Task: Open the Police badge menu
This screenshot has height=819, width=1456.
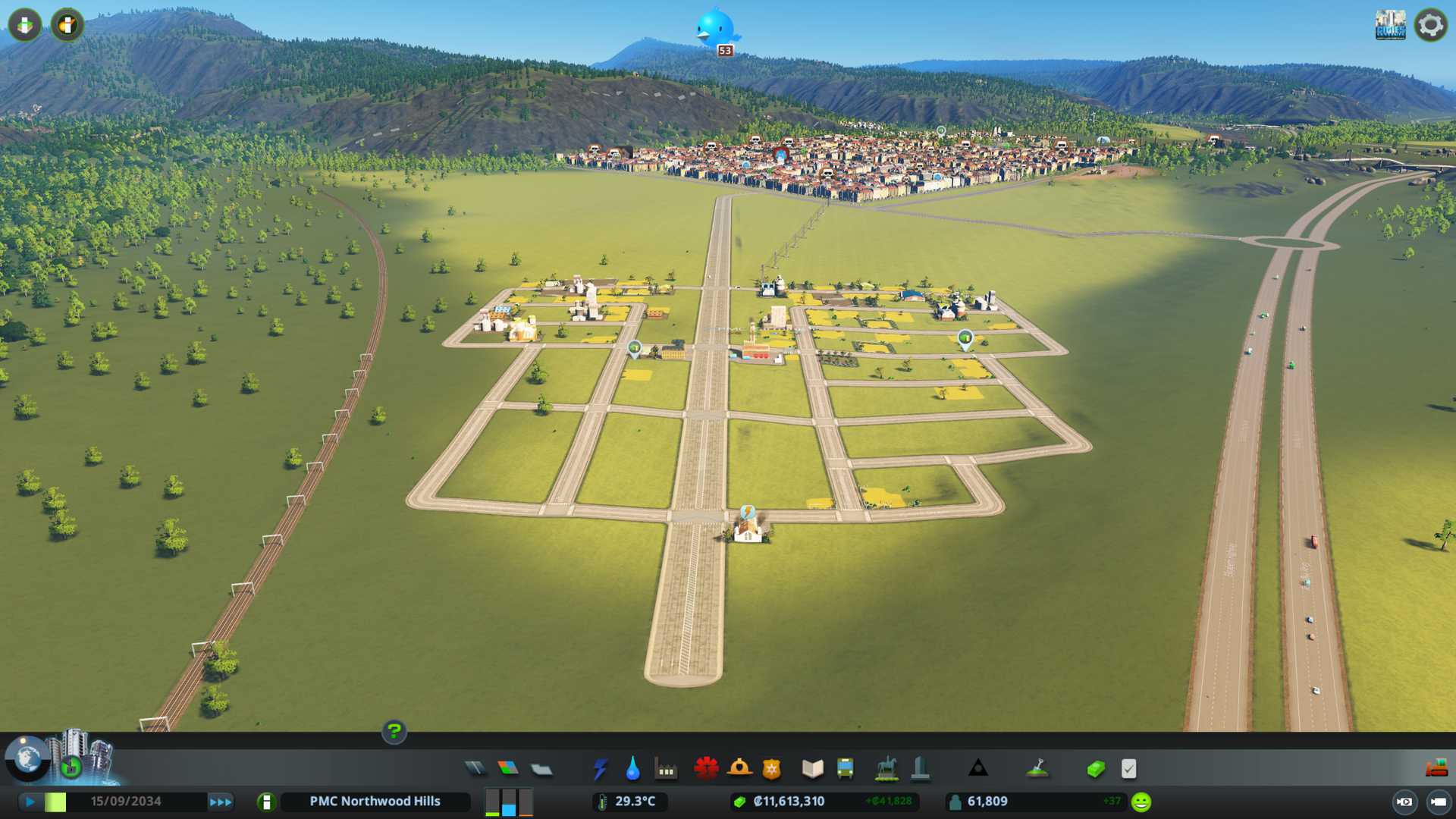Action: pos(771,769)
